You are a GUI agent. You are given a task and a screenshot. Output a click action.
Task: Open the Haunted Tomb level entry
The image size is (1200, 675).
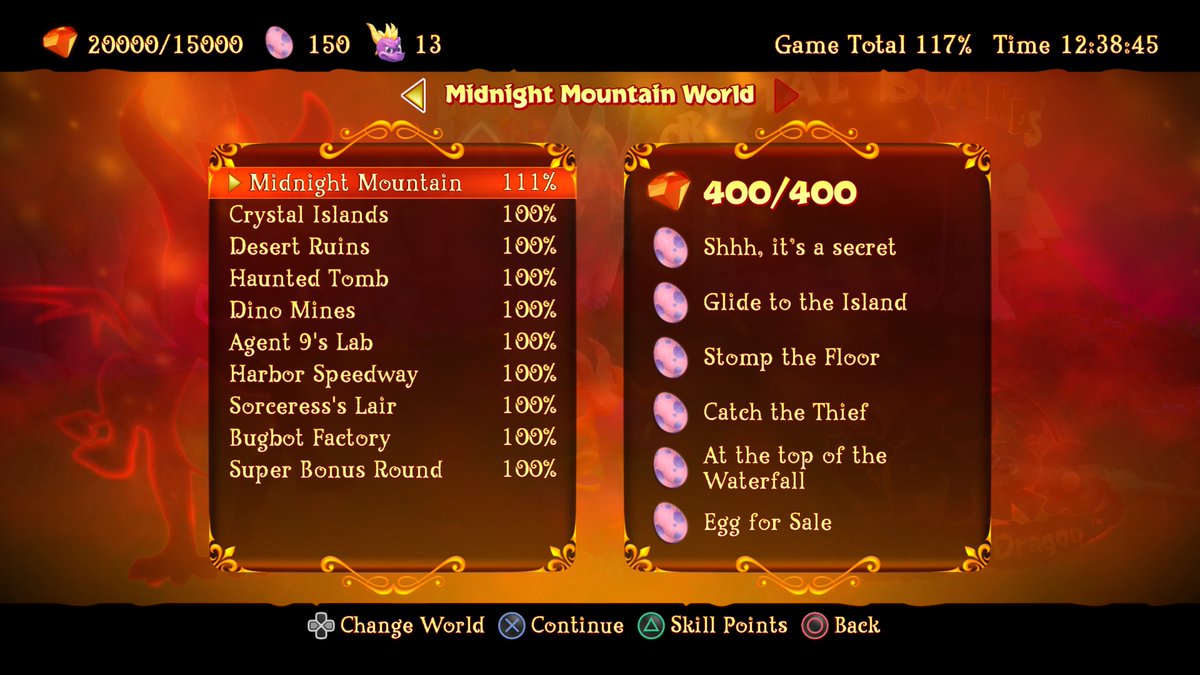[392, 279]
